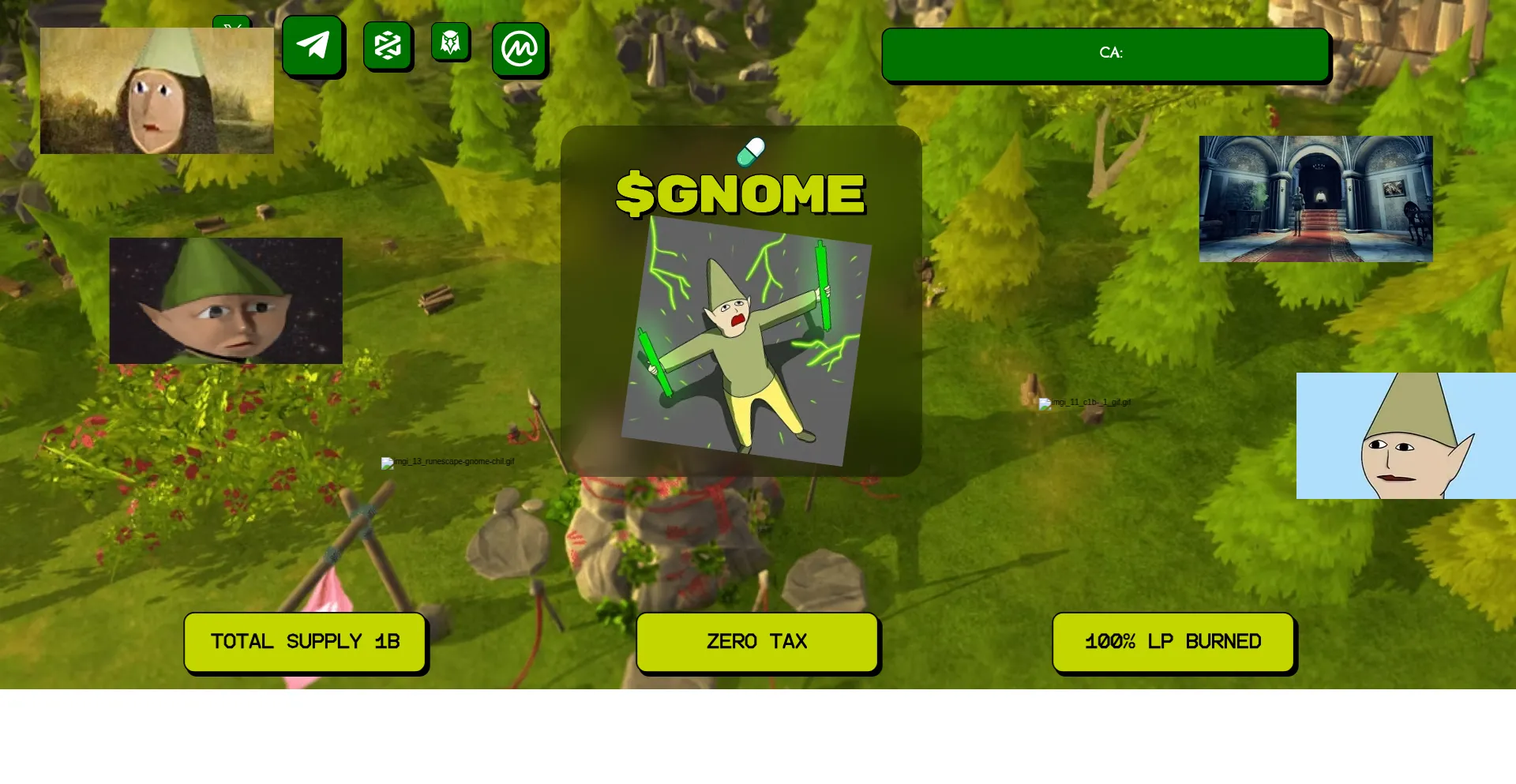Open the cartoon gnome on blue thumbnail

(x=1405, y=436)
